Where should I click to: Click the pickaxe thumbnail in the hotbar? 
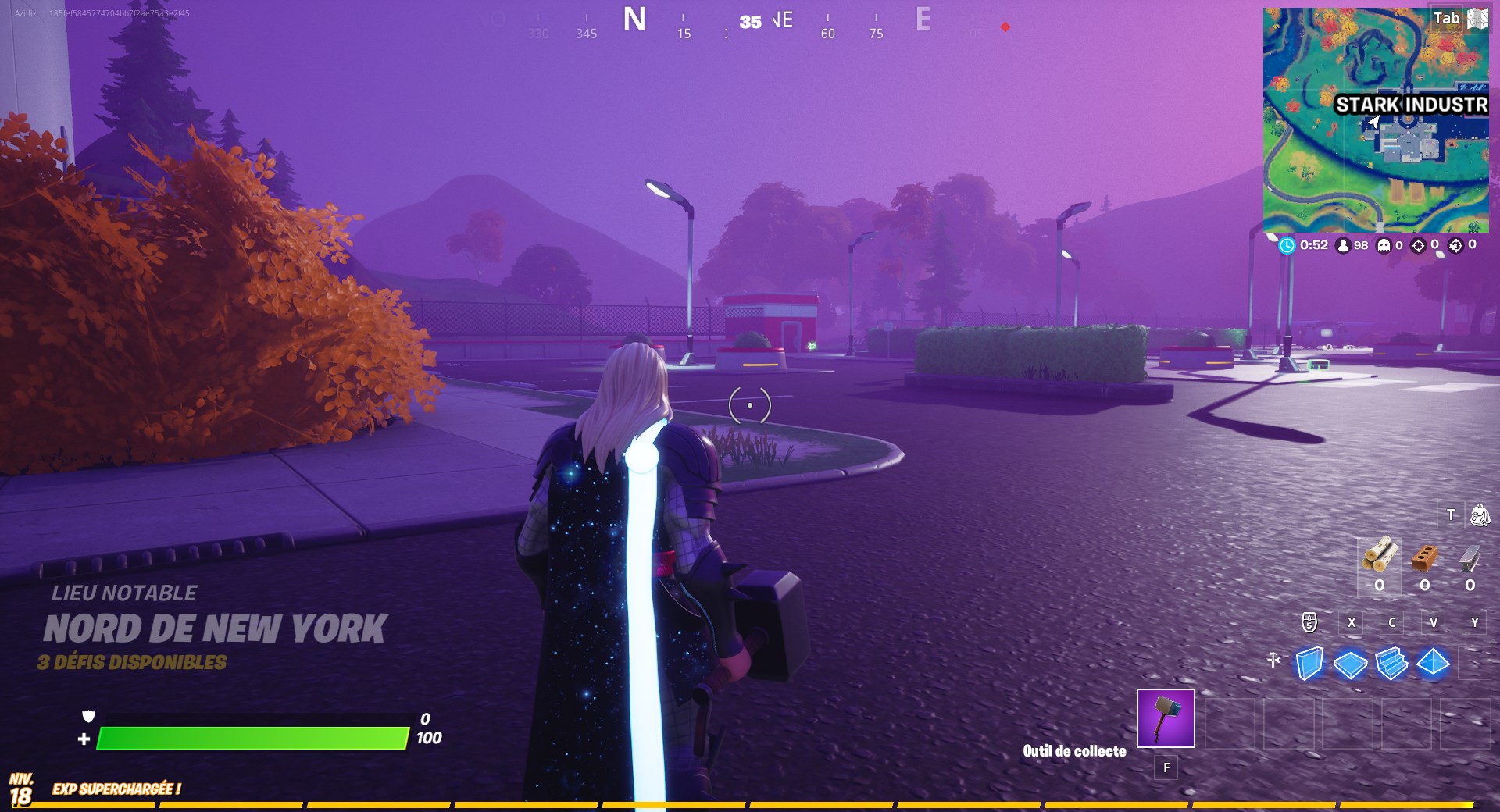[1166, 718]
